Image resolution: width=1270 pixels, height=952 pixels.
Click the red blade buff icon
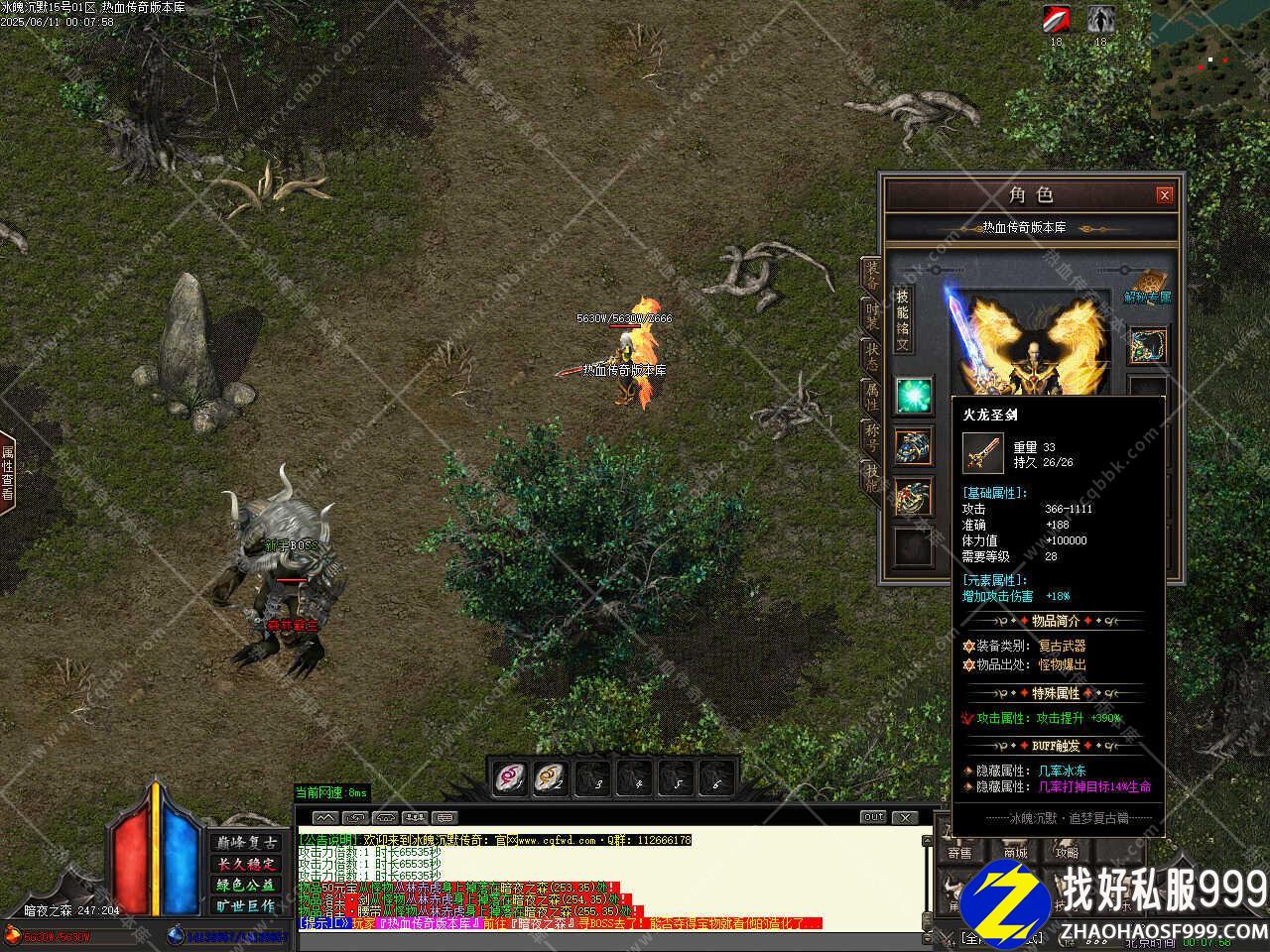pos(1056,19)
